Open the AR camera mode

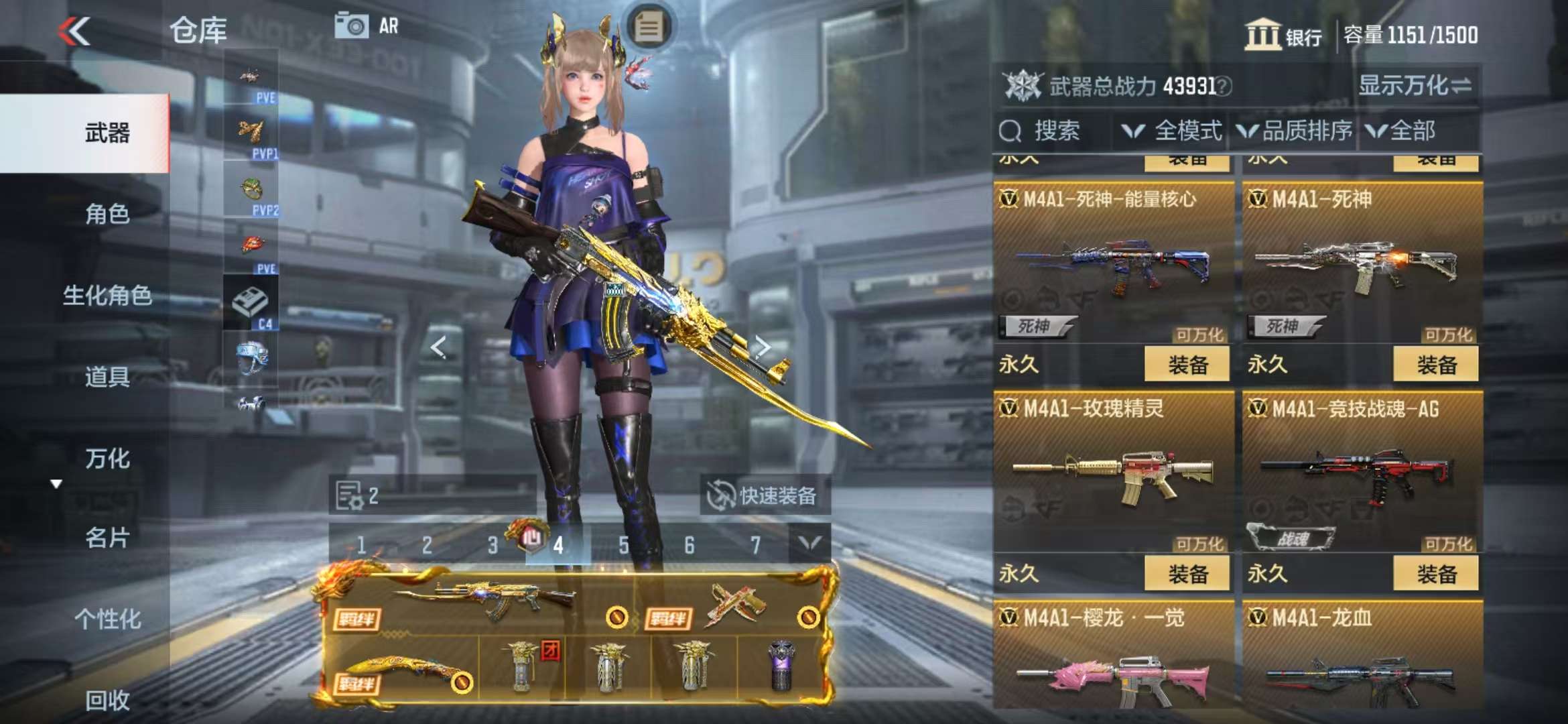click(x=367, y=26)
